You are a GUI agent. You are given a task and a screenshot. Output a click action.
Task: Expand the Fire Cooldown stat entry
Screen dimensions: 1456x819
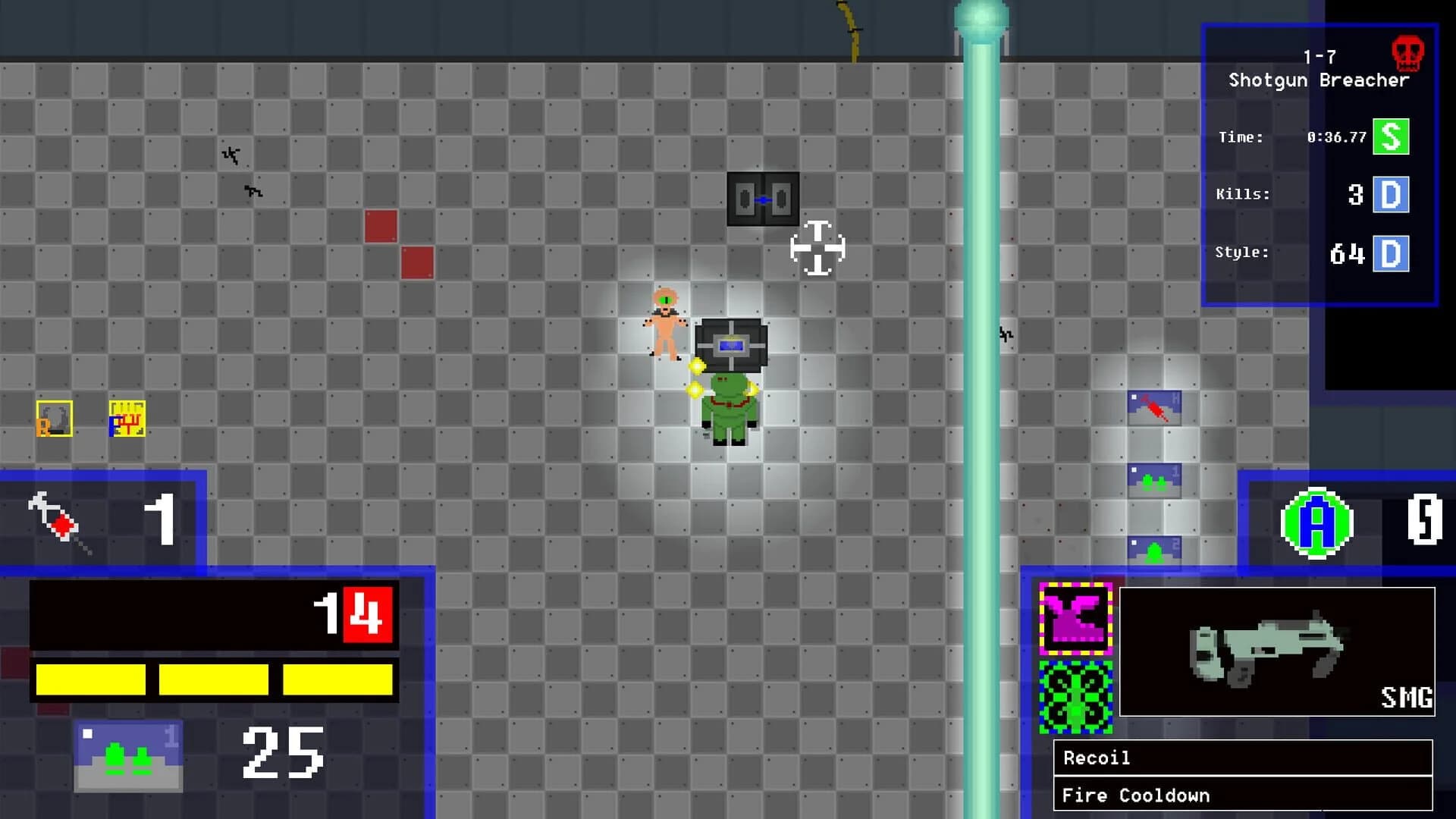[x=1244, y=795]
